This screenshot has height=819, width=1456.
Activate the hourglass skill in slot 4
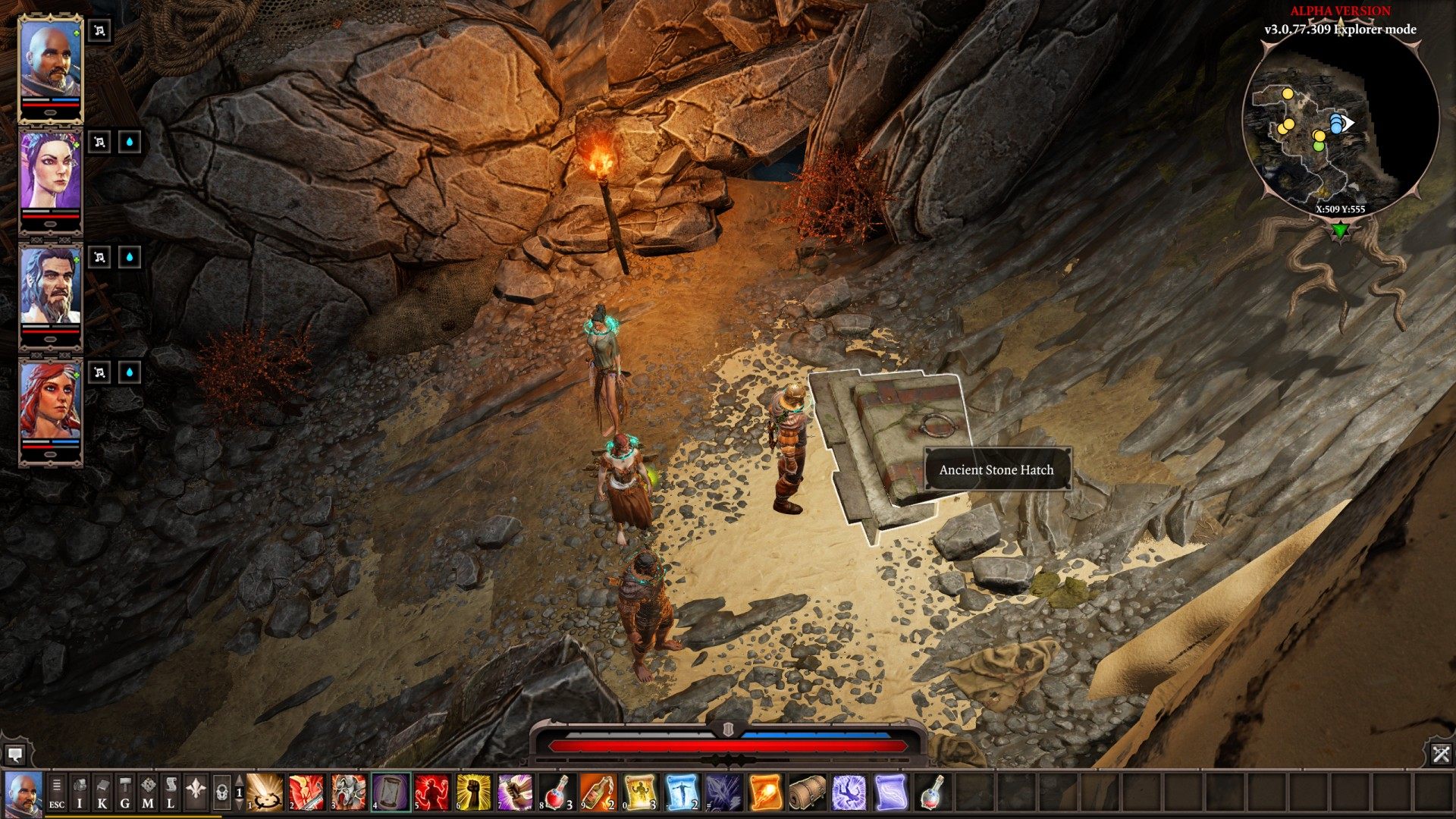[x=391, y=792]
